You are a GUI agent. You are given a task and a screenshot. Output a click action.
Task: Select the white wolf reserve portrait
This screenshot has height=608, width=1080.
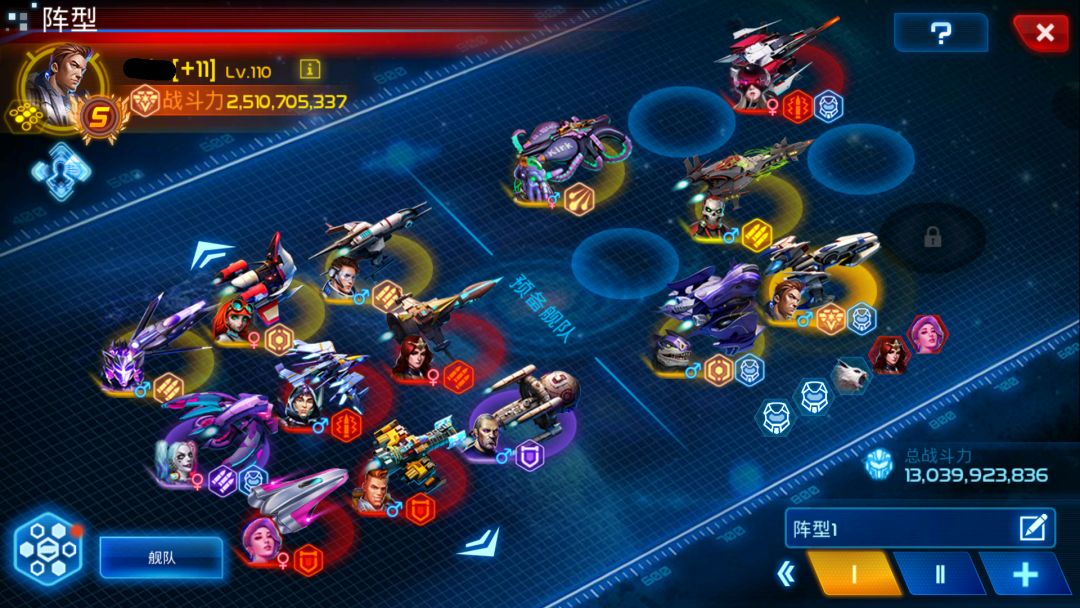coord(851,375)
